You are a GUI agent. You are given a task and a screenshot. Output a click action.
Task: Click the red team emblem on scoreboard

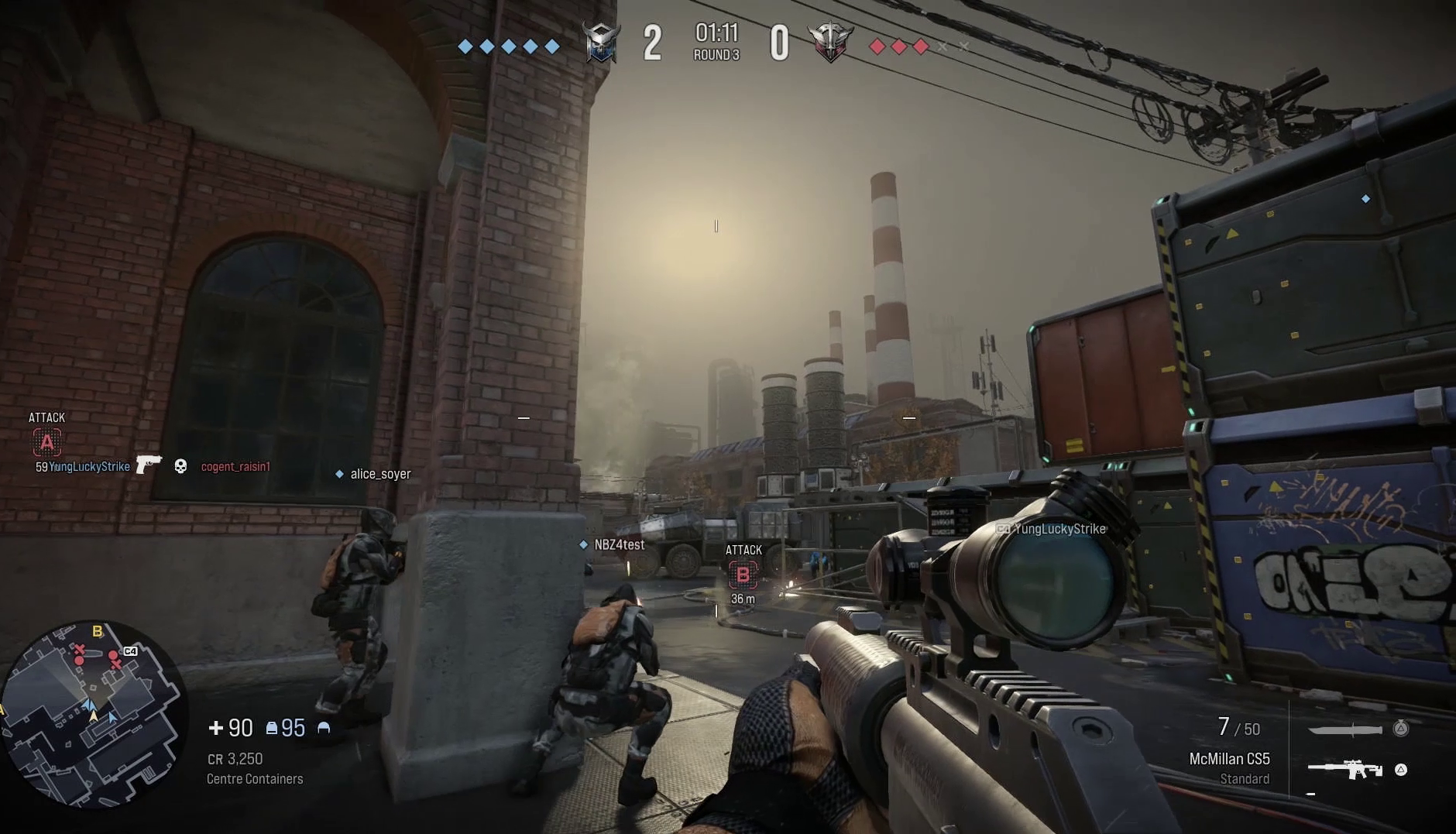tap(831, 41)
